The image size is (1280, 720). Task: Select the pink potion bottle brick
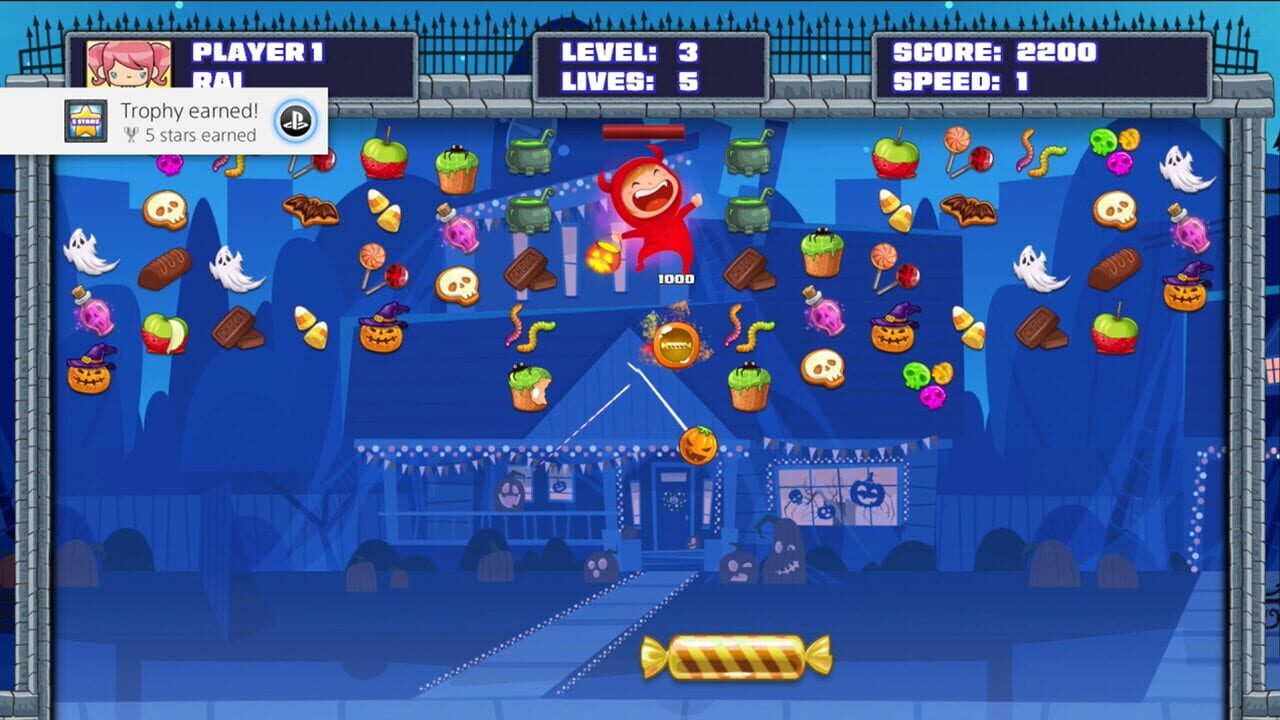pos(95,318)
